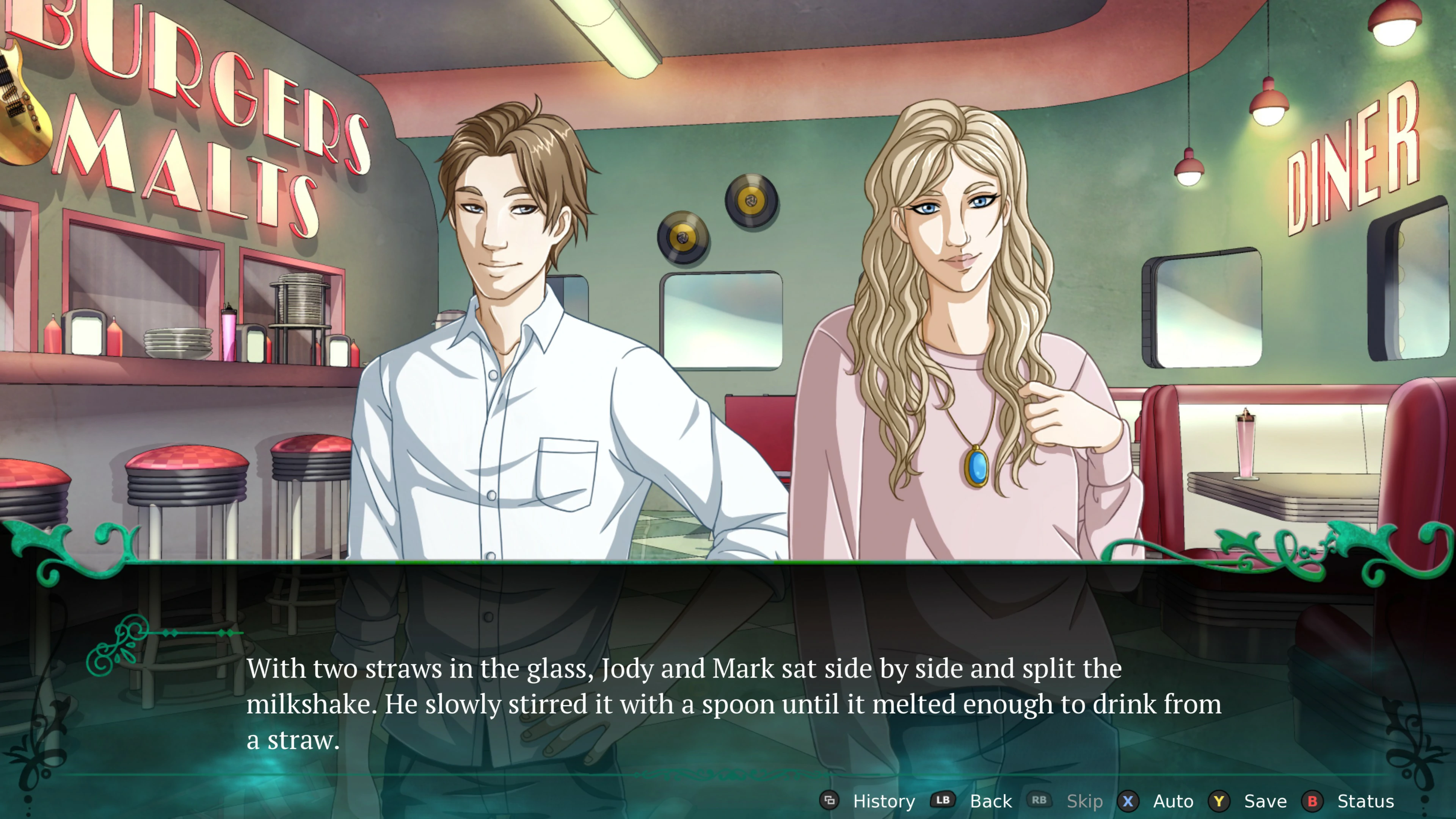Enable Auto-play mode
The image size is (1456, 819).
click(x=1172, y=801)
